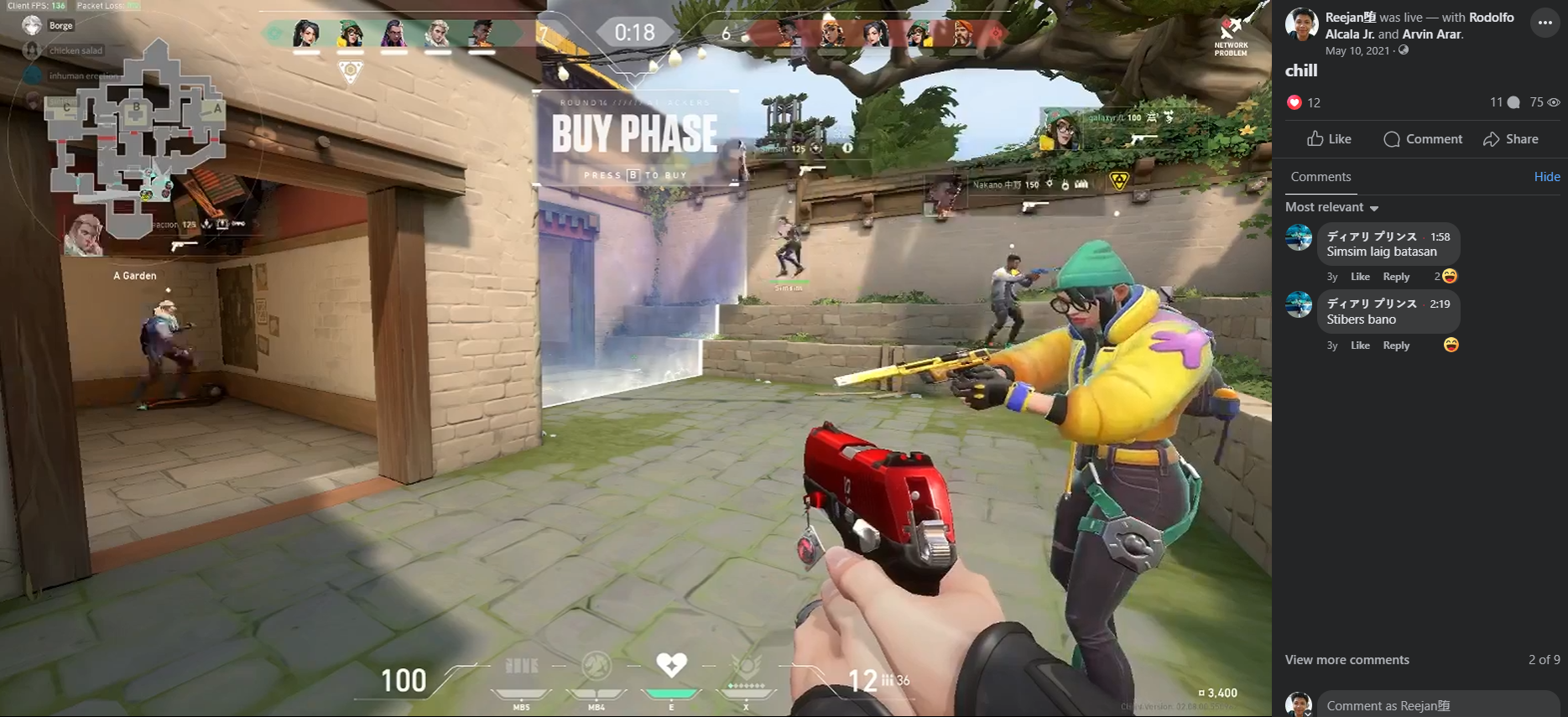Reply to the Stibers bano comment

(1396, 345)
